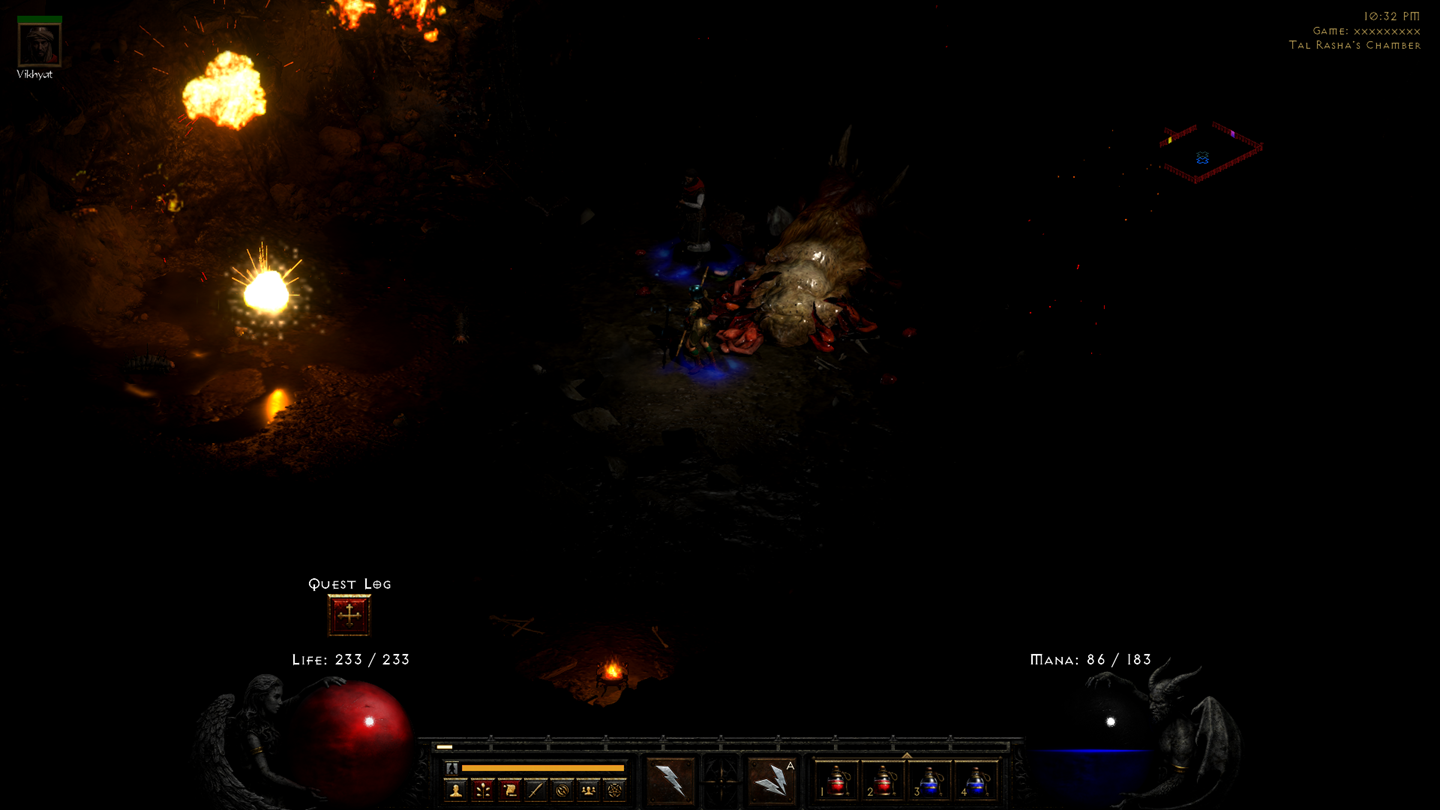Click the Quest Log tome button
The height and width of the screenshot is (810, 1440).
coord(349,614)
